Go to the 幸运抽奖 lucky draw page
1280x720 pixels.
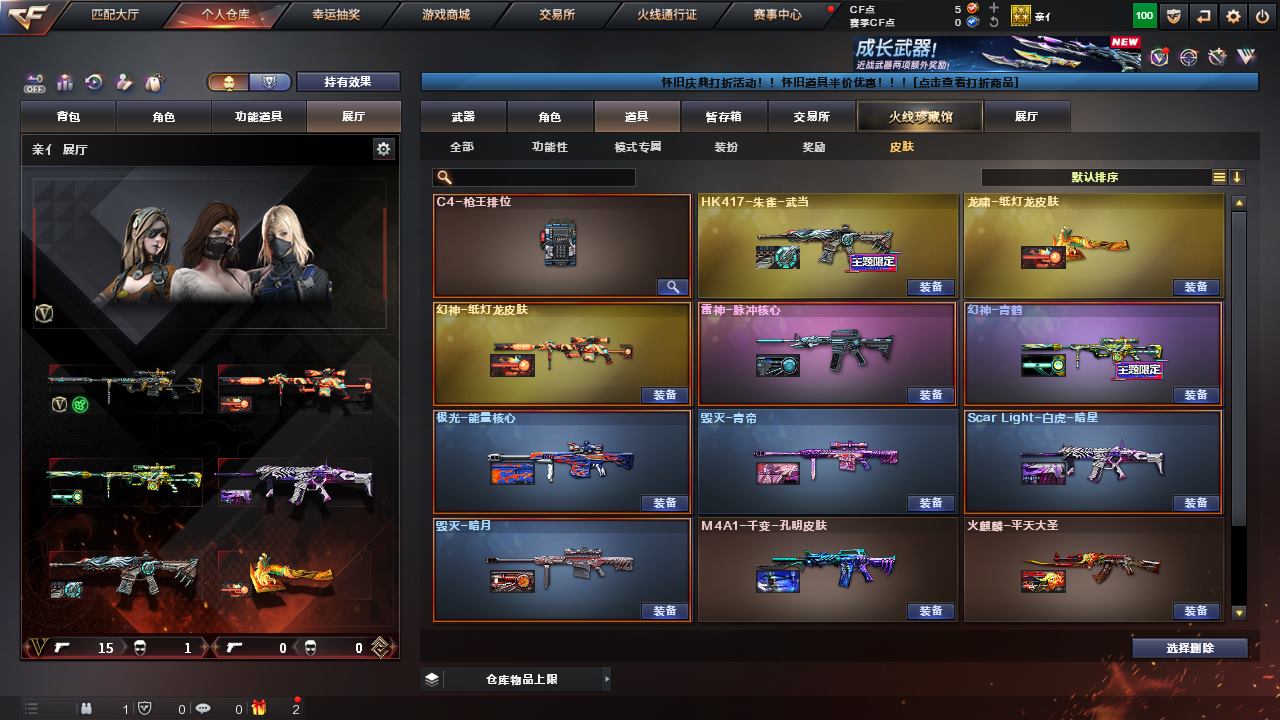[336, 15]
